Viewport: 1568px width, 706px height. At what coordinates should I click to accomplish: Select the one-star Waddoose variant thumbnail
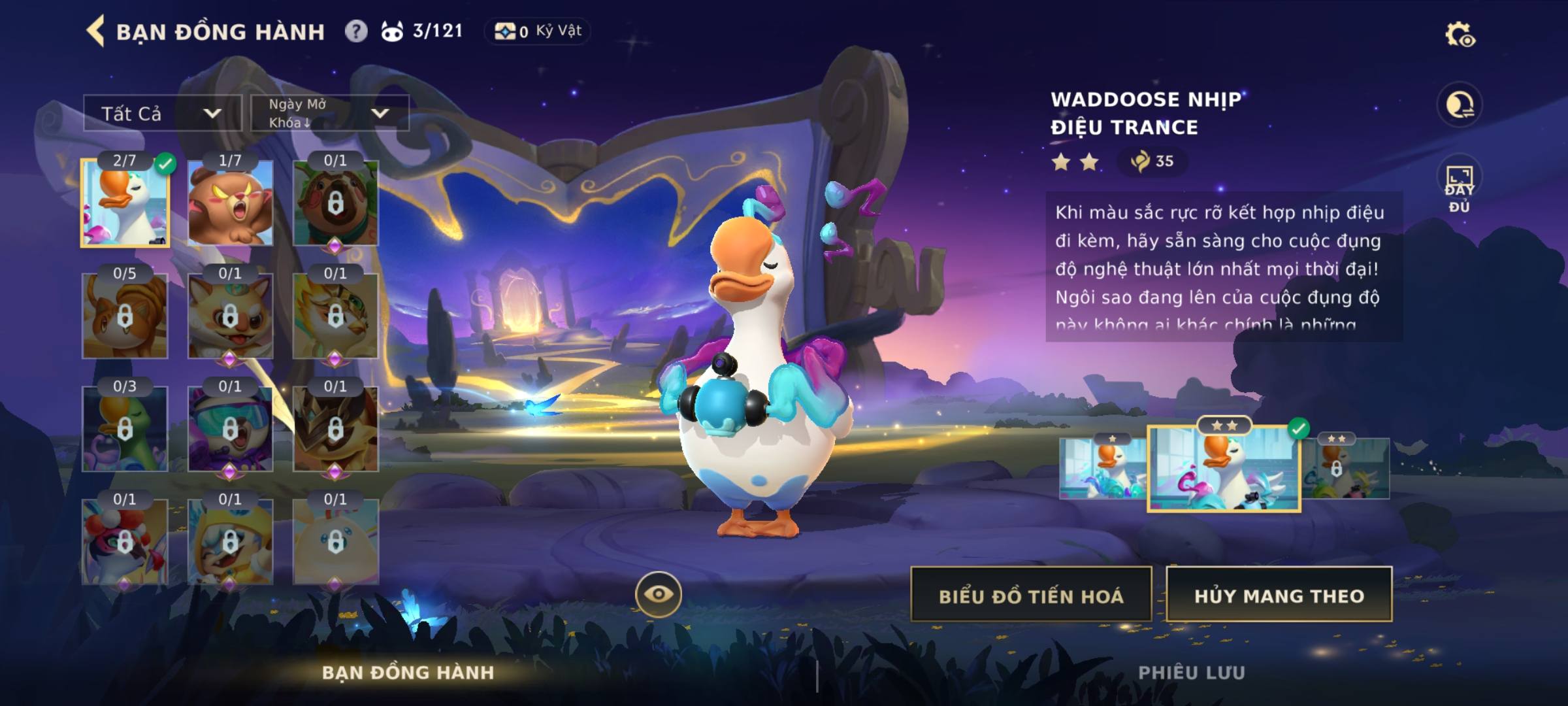[x=1102, y=468]
